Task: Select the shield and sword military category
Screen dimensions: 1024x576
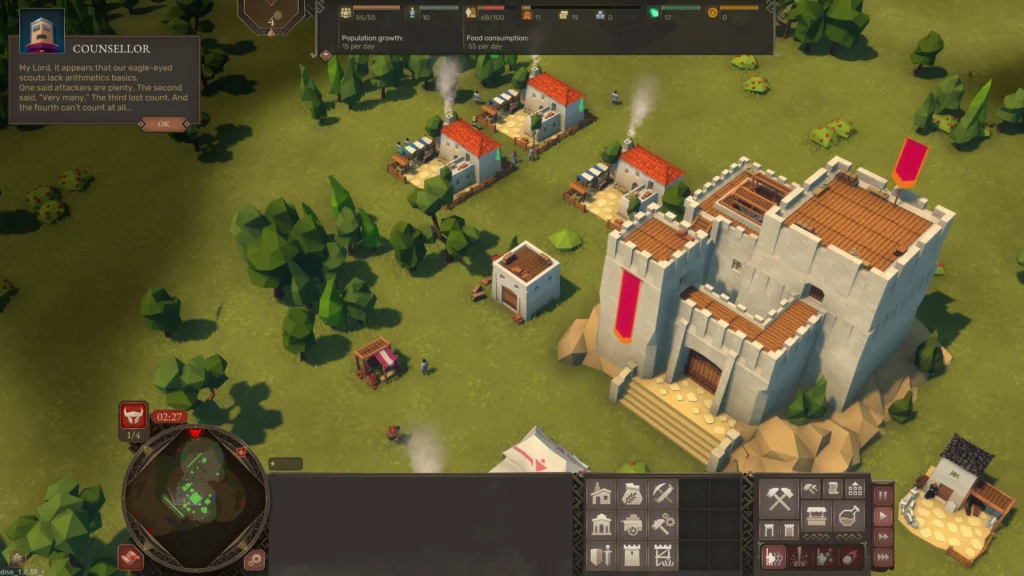Action: coord(601,556)
